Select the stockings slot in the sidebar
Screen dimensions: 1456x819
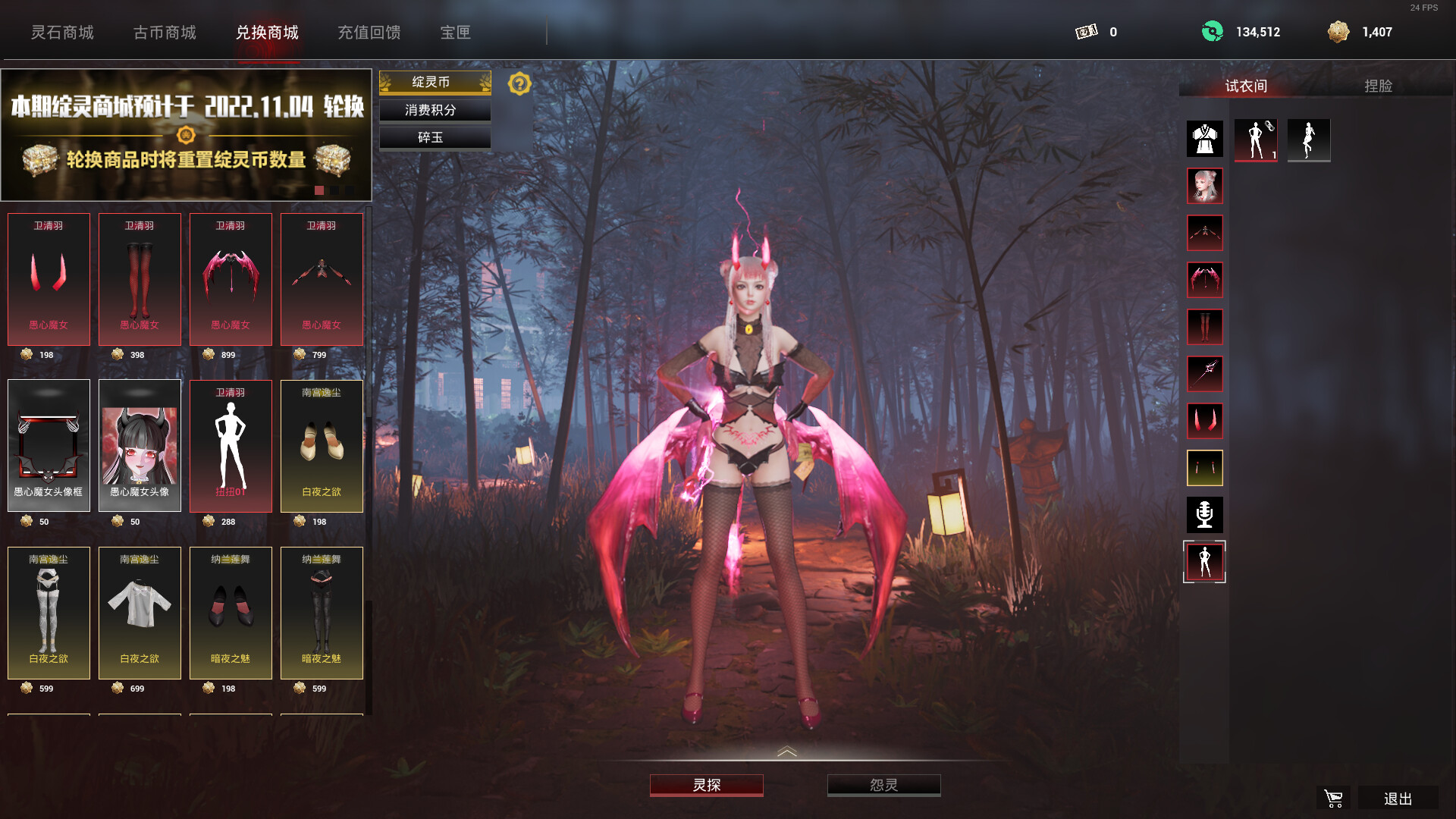pos(1205,326)
